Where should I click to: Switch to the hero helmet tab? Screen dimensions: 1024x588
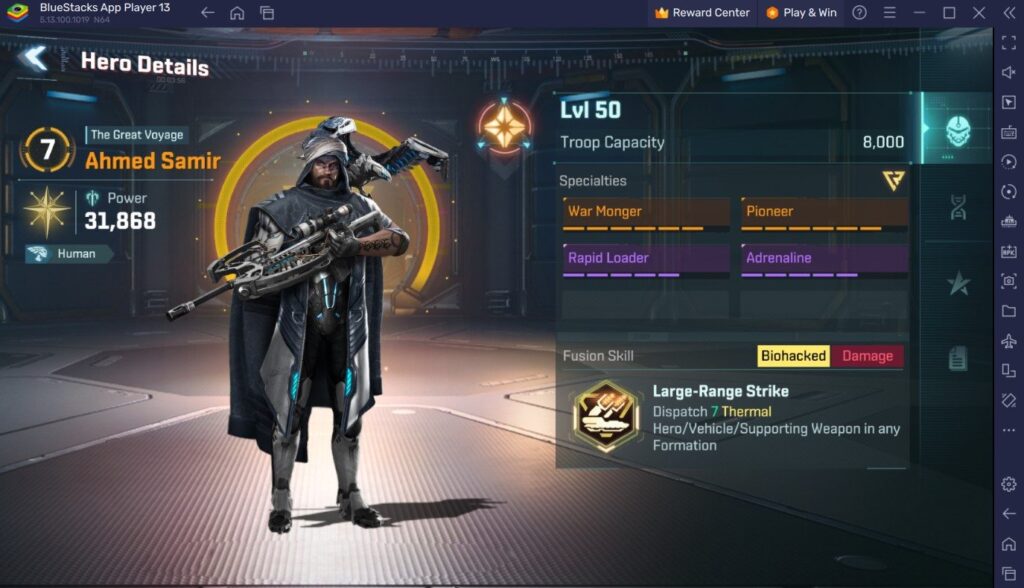point(958,129)
